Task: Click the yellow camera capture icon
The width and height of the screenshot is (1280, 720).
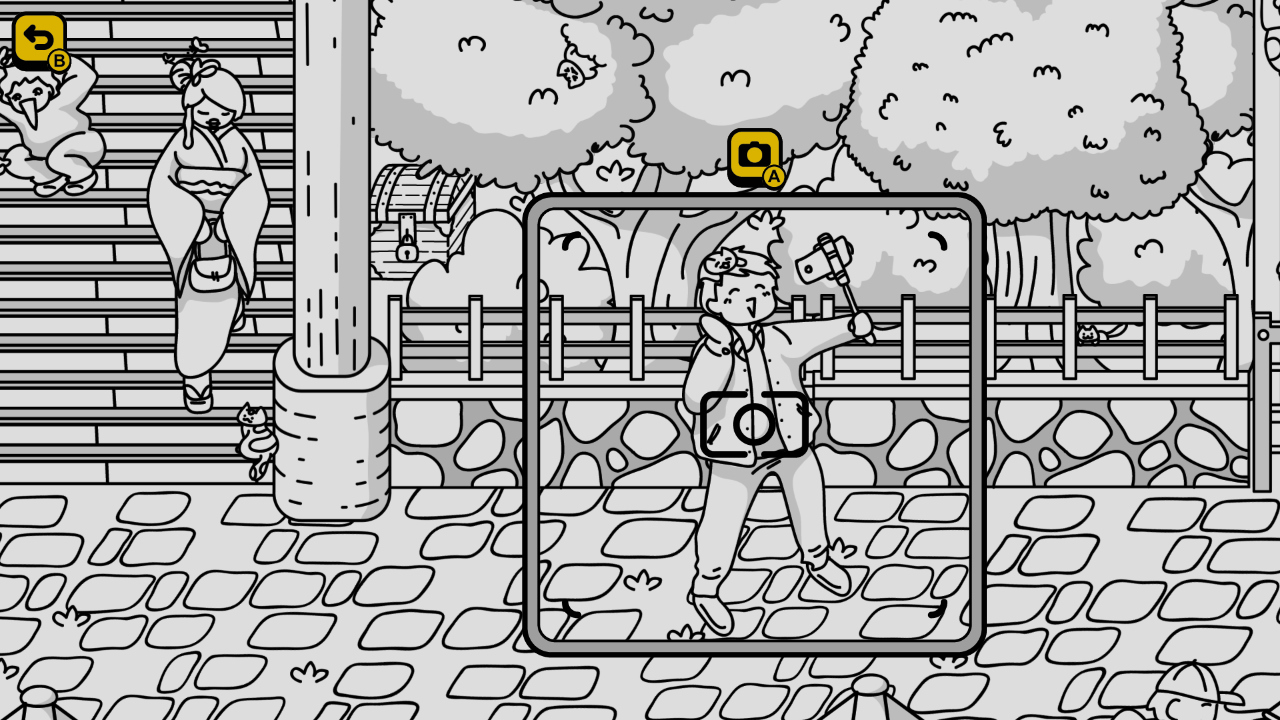Action: coord(754,153)
